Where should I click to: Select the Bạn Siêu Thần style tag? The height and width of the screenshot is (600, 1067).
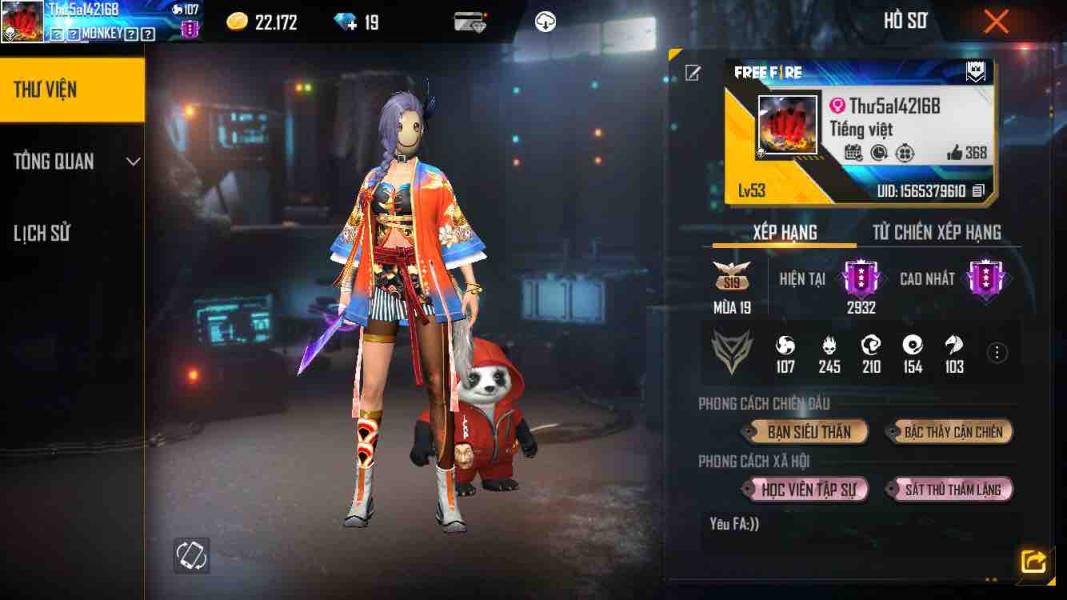click(x=807, y=432)
